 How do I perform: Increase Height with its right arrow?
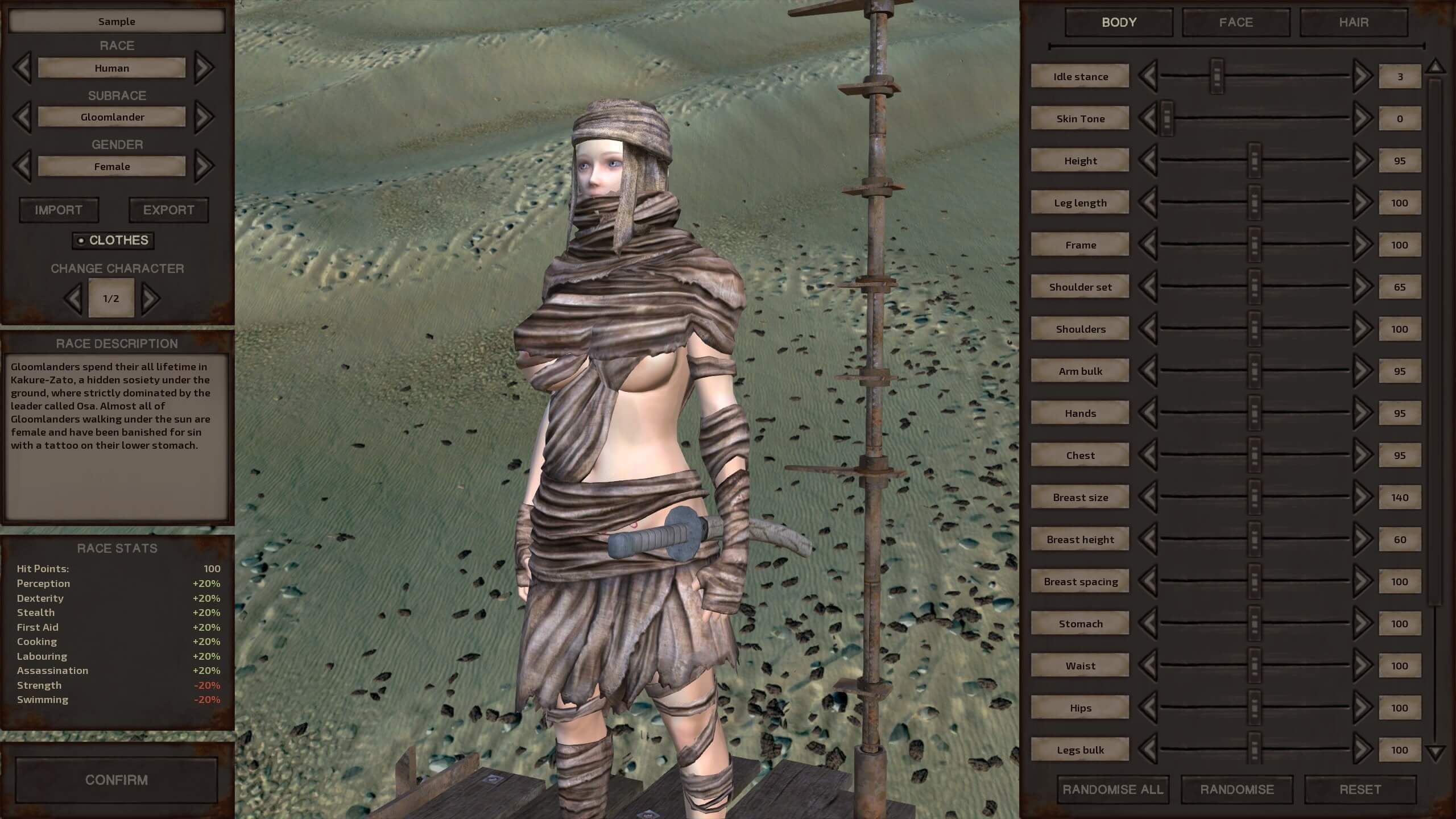pos(1362,160)
